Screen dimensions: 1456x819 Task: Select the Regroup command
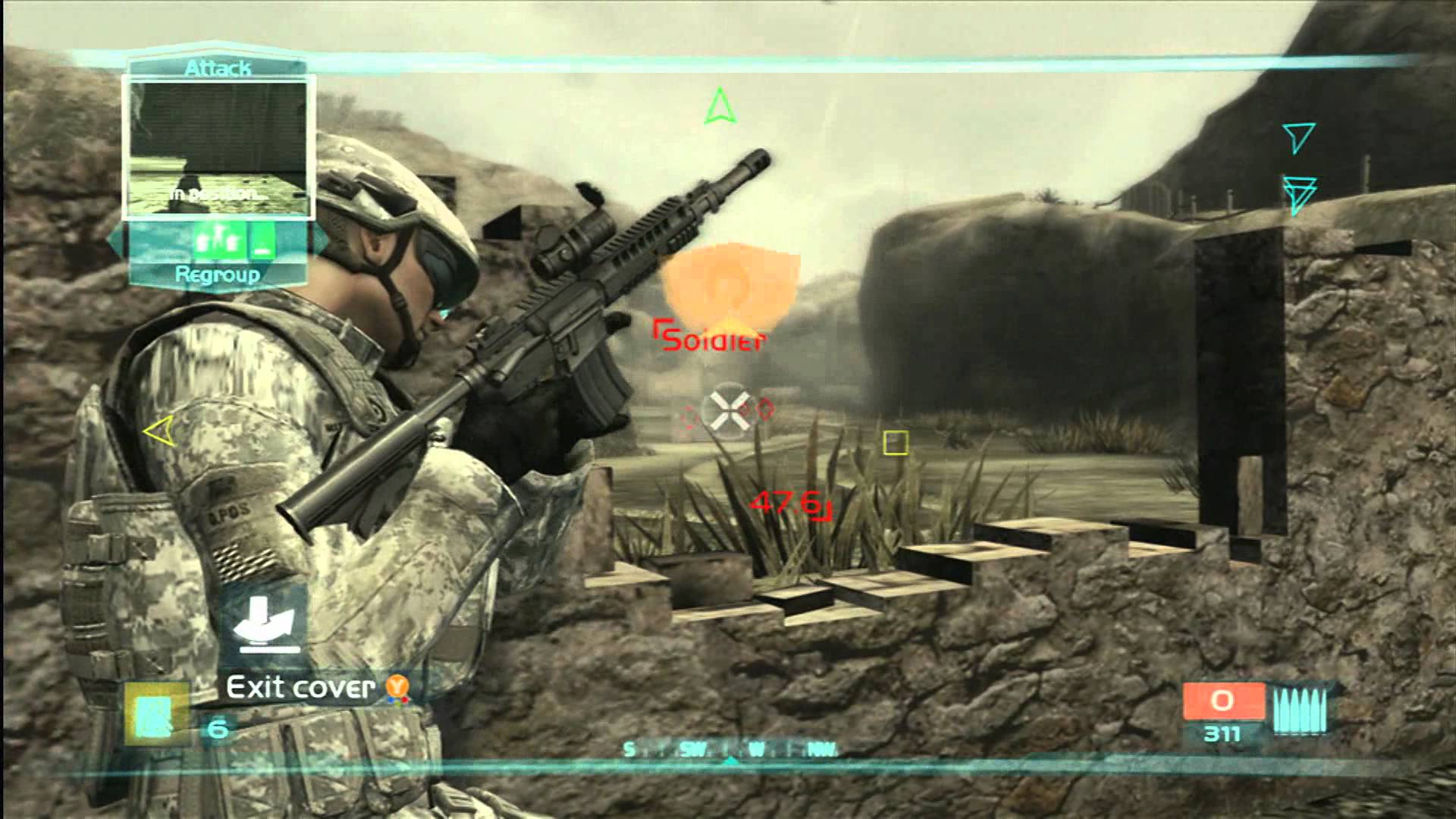pos(218,275)
